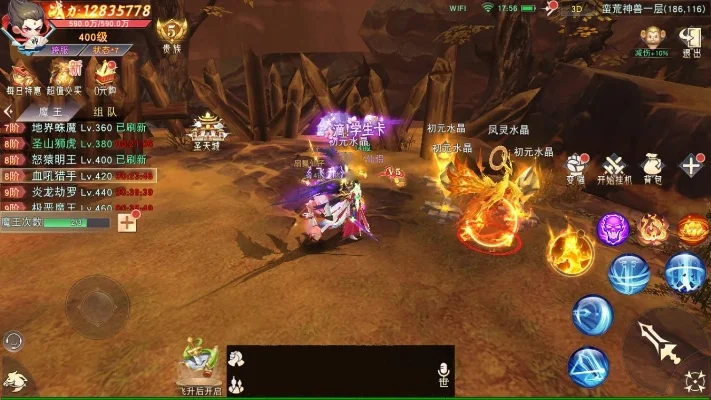The width and height of the screenshot is (711, 400).
Task: Use the sword basic attack button
Action: pos(661,342)
